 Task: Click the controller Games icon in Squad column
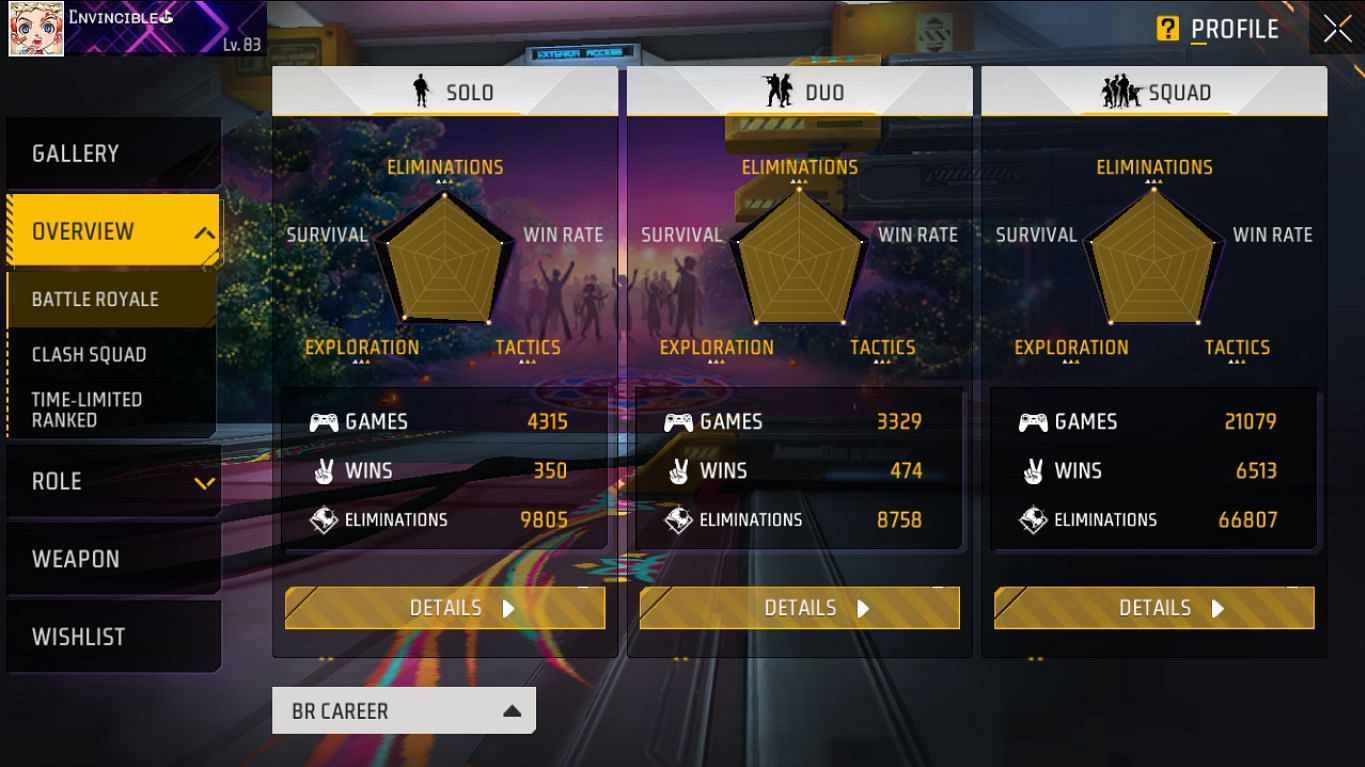tap(1034, 421)
